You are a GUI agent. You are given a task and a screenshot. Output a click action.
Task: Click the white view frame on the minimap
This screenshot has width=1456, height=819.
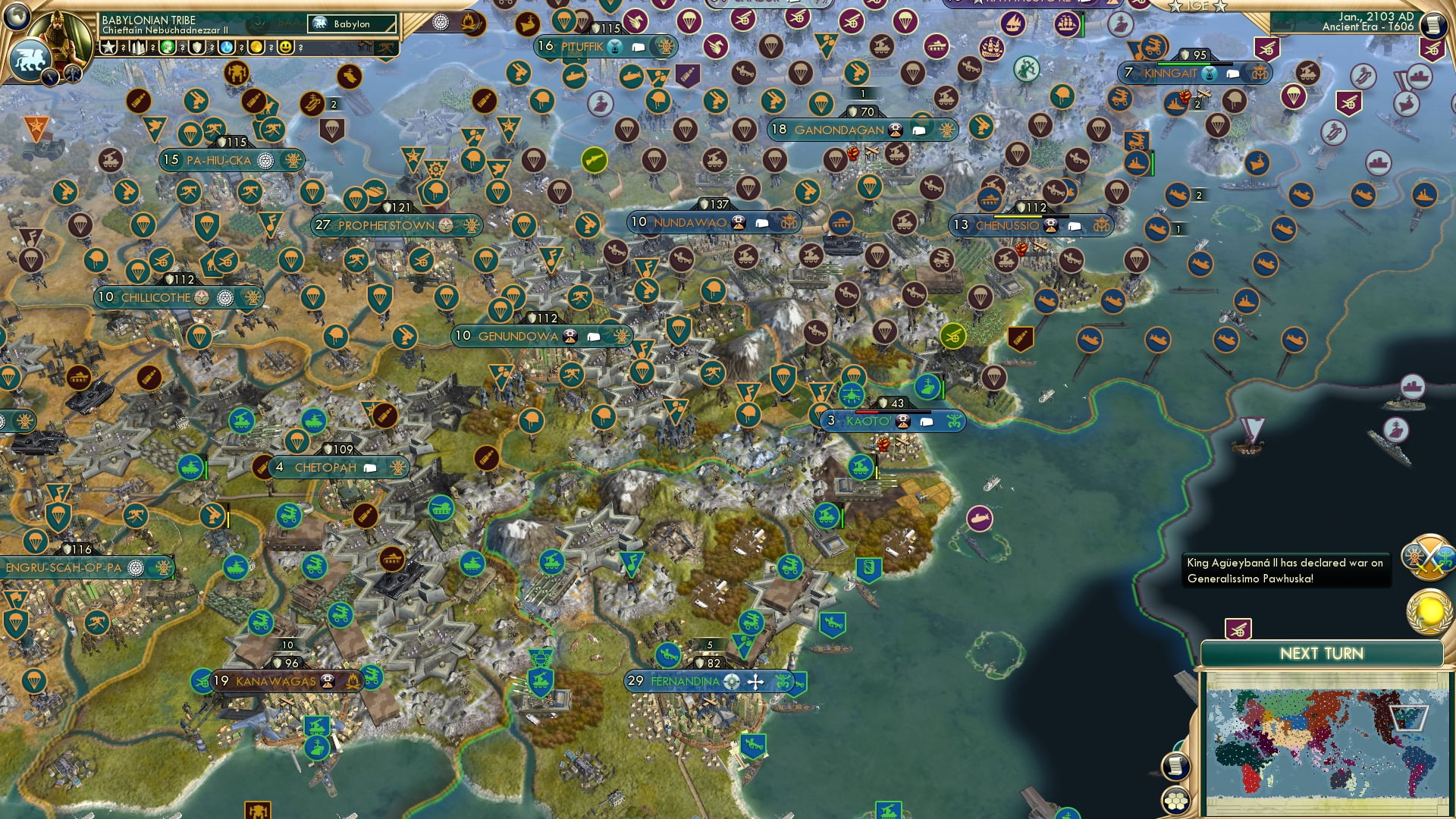coord(1410,718)
